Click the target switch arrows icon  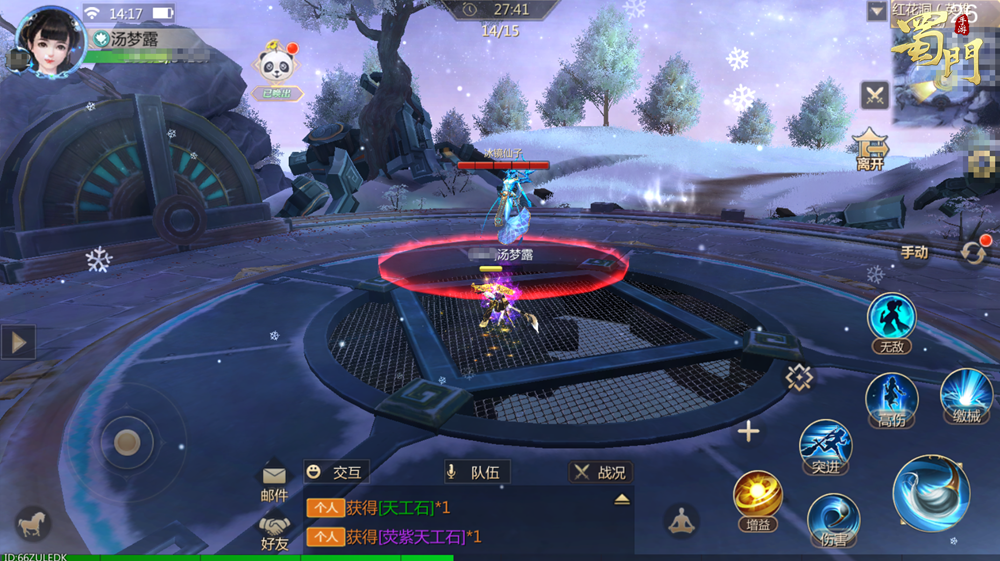pos(973,252)
